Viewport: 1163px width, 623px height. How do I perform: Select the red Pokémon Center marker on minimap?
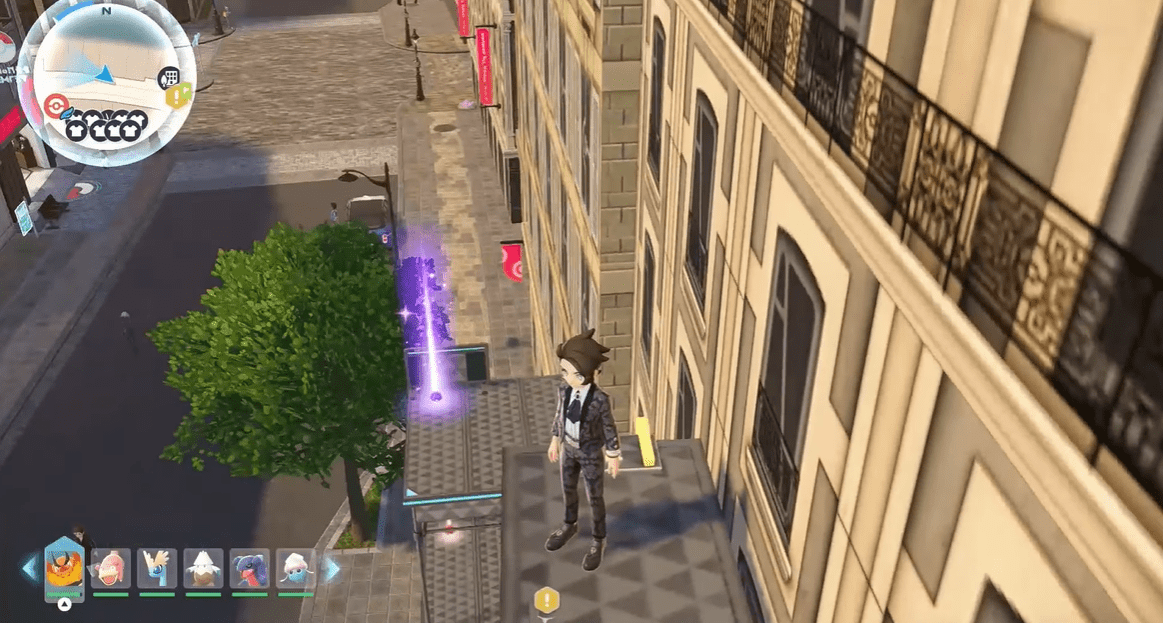(55, 106)
